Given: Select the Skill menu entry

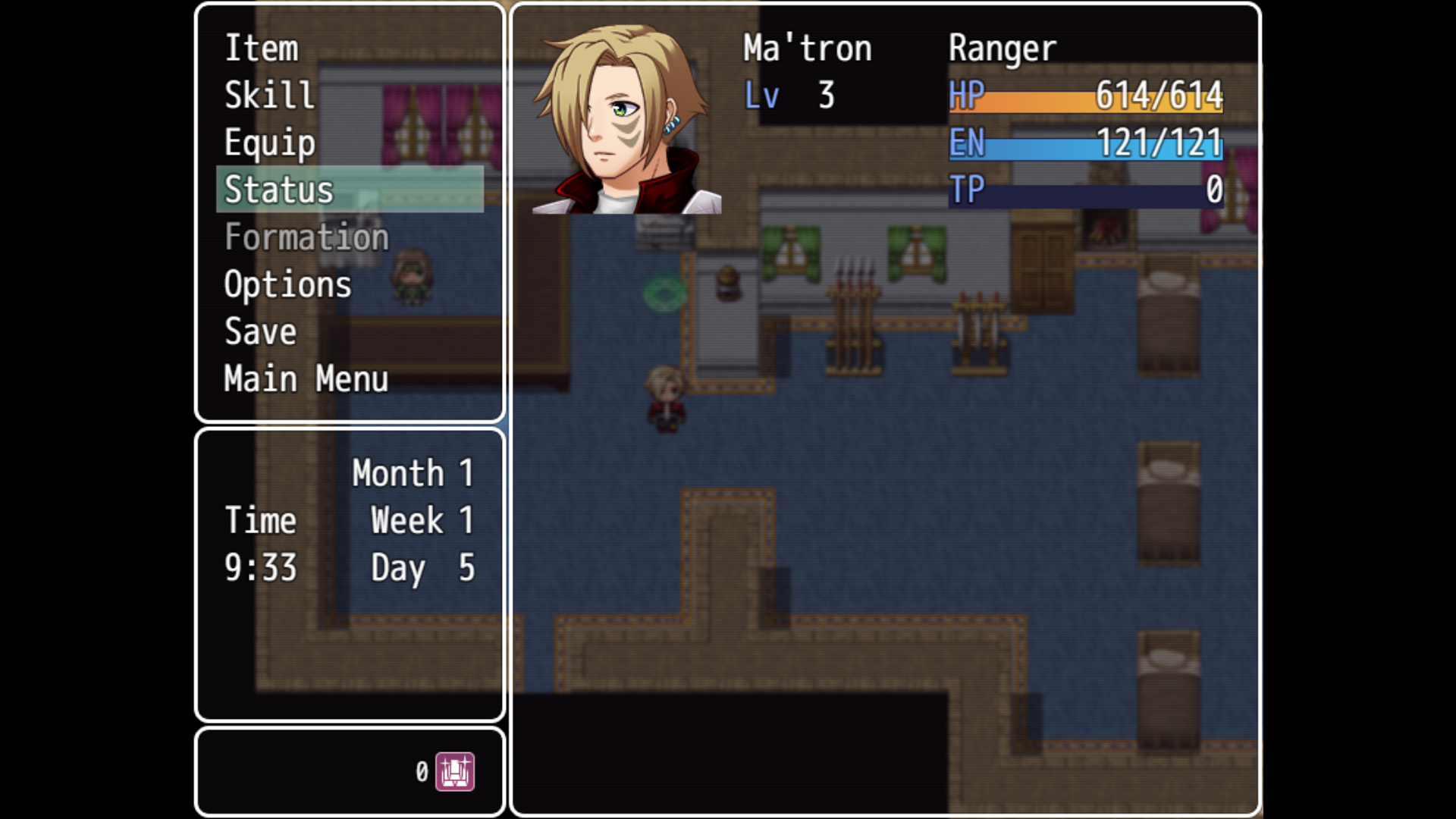Looking at the screenshot, I should 269,96.
